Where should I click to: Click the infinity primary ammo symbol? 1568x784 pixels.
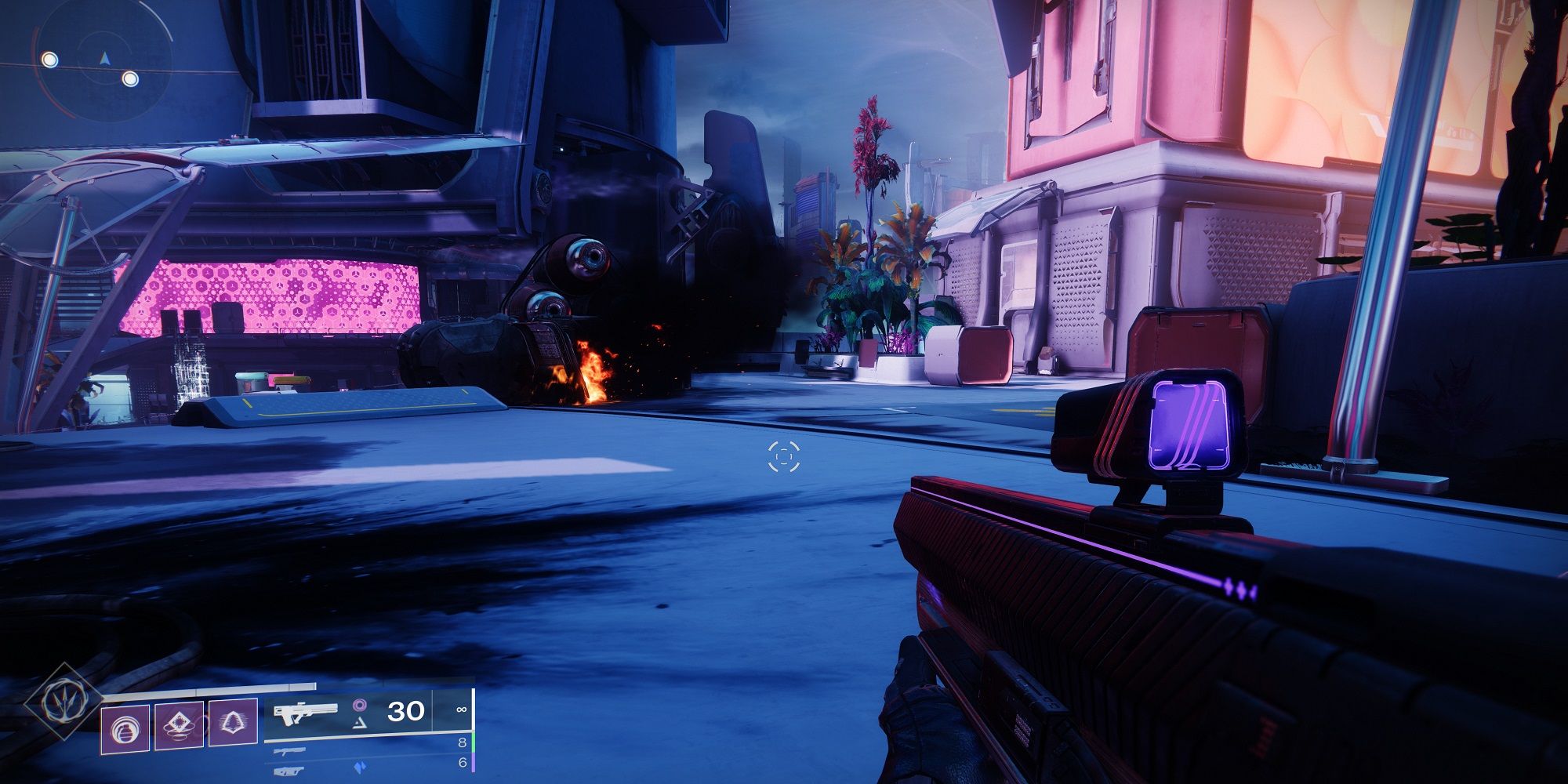coord(460,711)
